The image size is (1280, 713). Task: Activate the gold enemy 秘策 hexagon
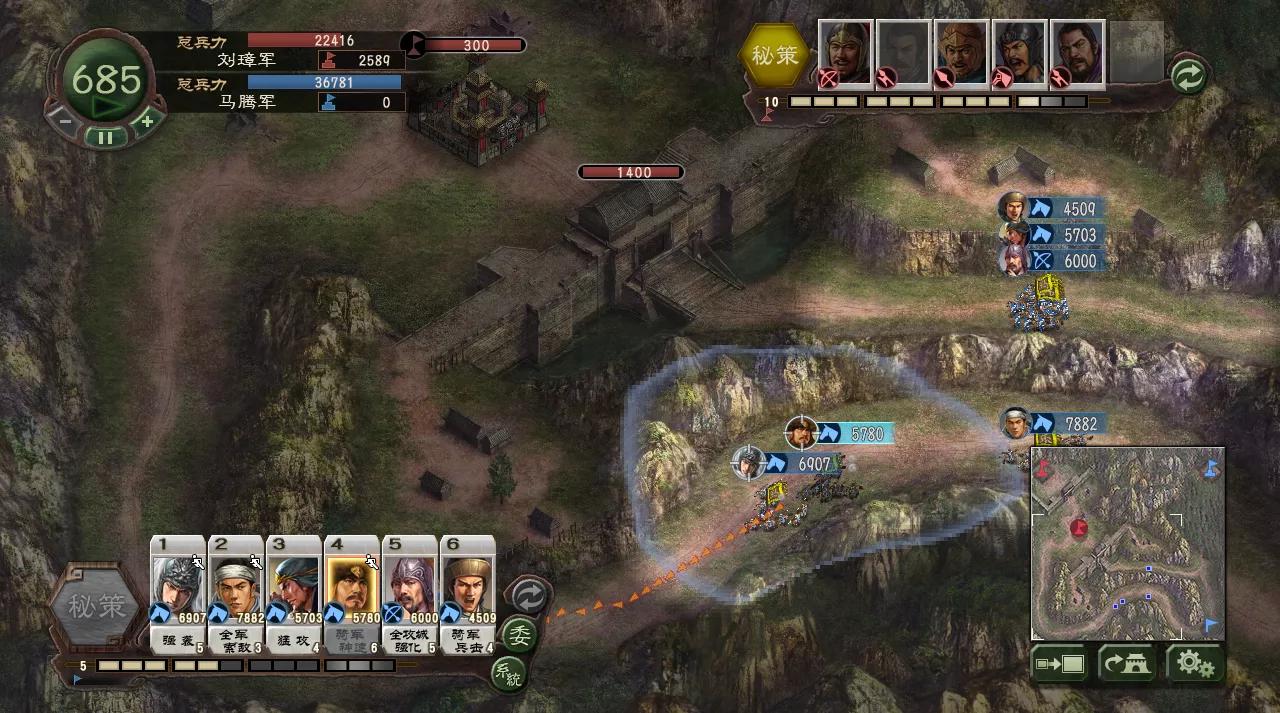pyautogui.click(x=775, y=56)
